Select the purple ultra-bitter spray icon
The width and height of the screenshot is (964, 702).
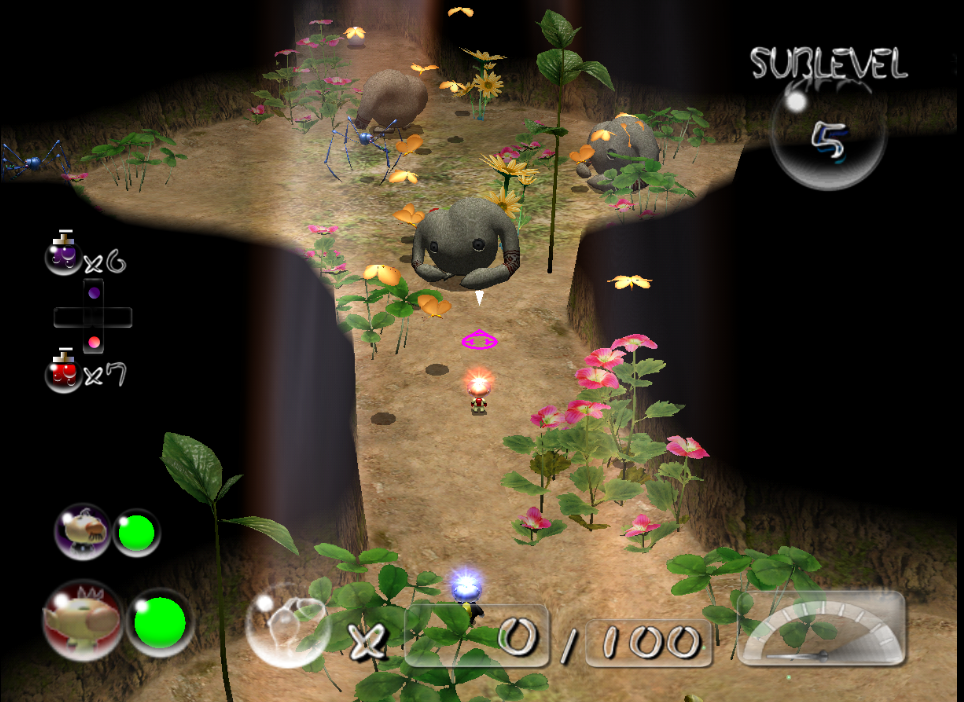click(x=64, y=255)
